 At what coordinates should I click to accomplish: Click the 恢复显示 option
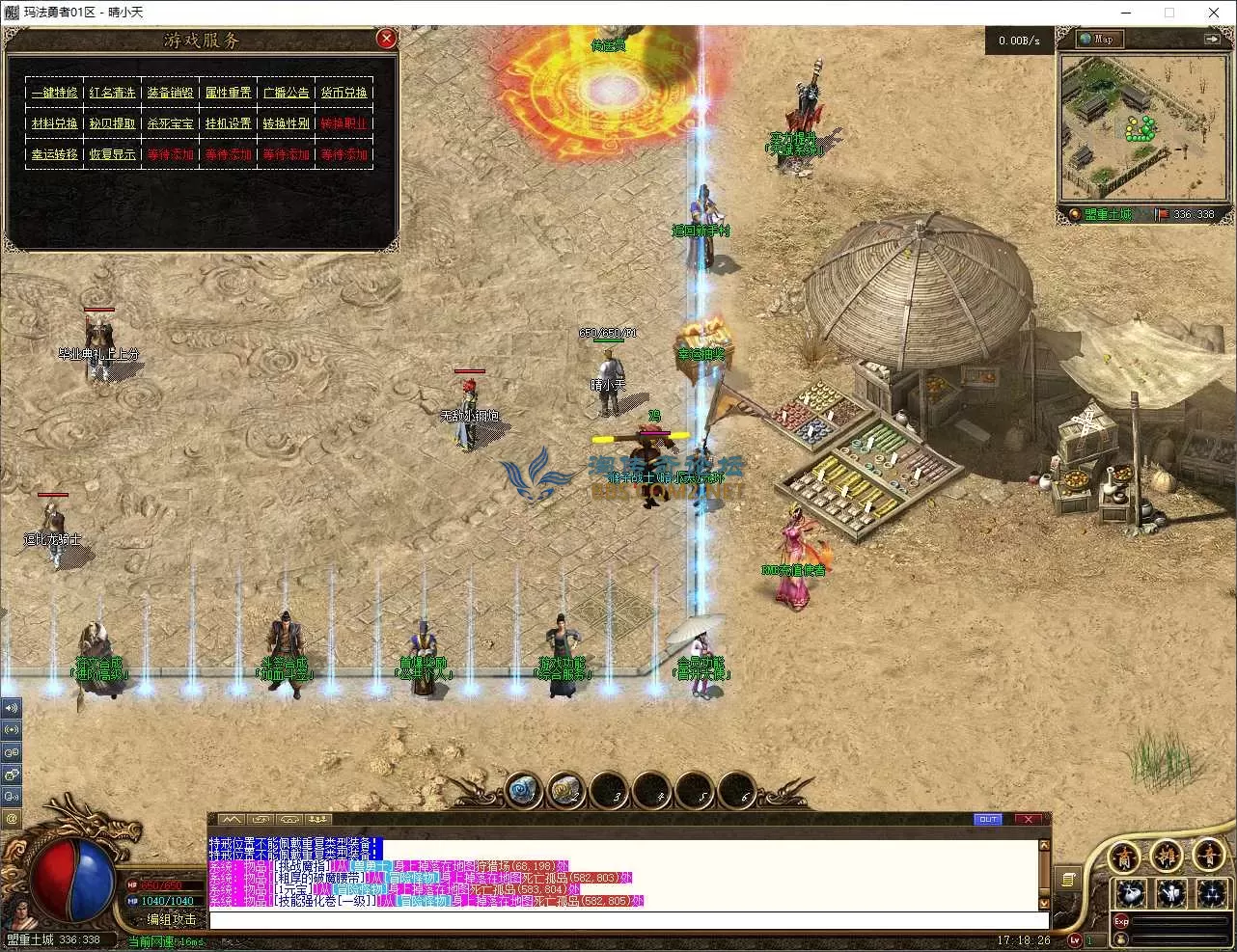[112, 154]
